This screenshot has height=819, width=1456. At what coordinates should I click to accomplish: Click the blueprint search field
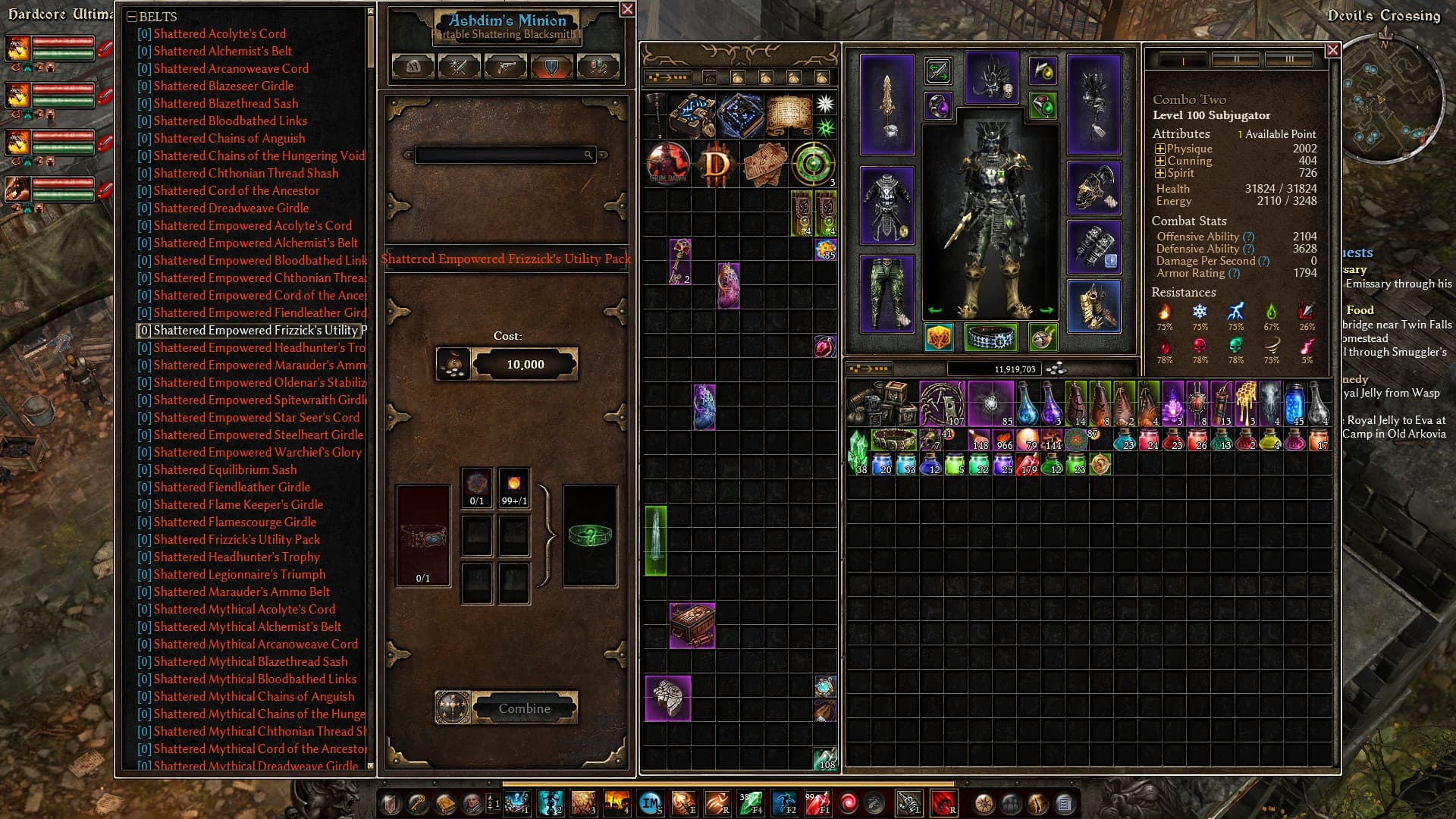click(501, 155)
